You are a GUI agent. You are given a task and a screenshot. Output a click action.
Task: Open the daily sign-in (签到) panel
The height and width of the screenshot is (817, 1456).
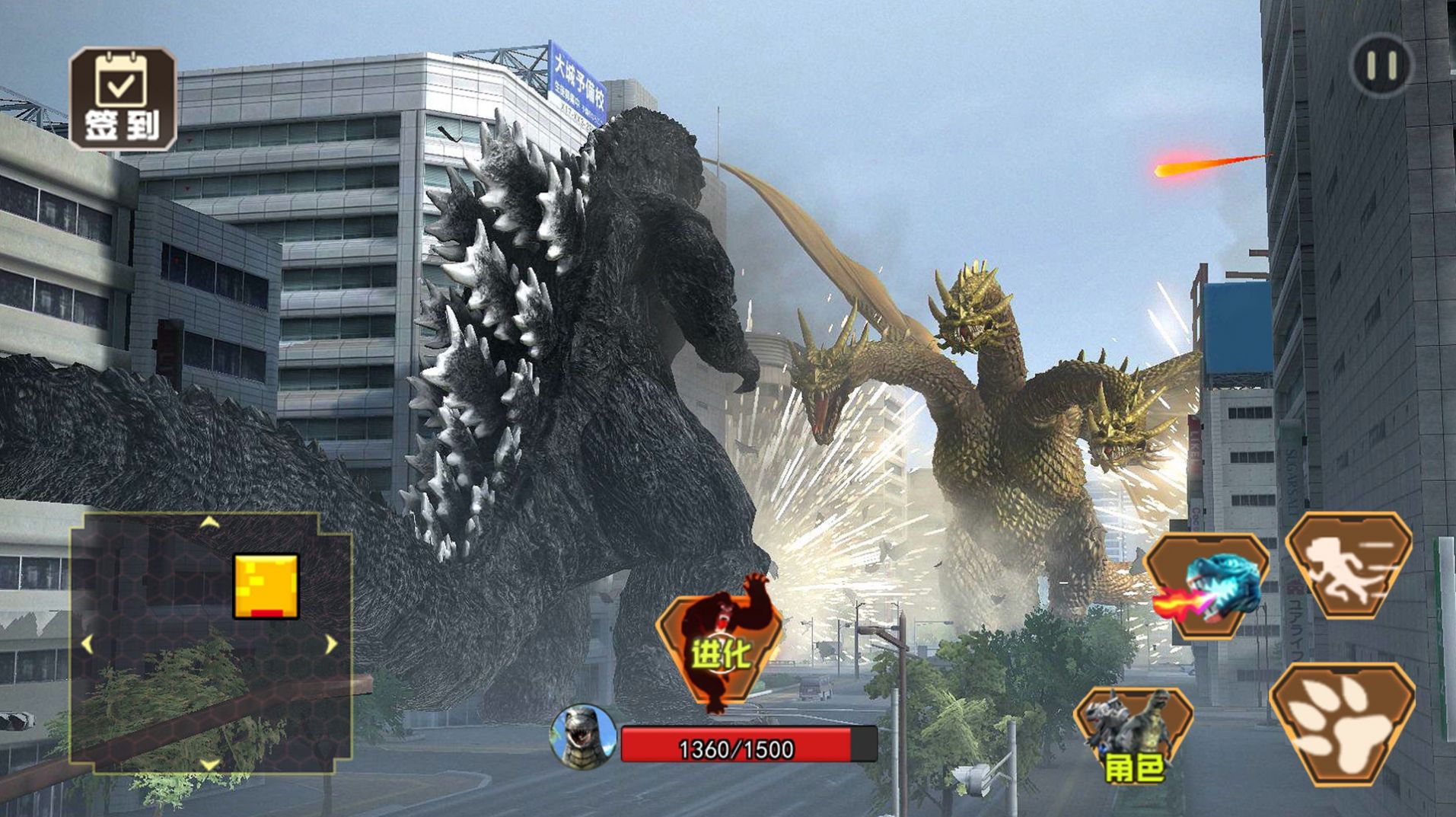[x=123, y=99]
